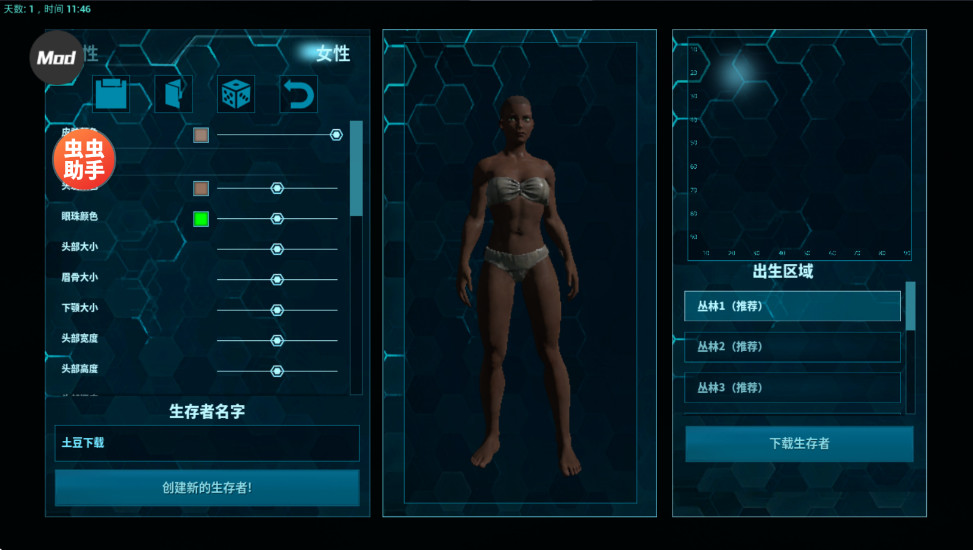Select the 女性 (female) gender tab

(332, 54)
